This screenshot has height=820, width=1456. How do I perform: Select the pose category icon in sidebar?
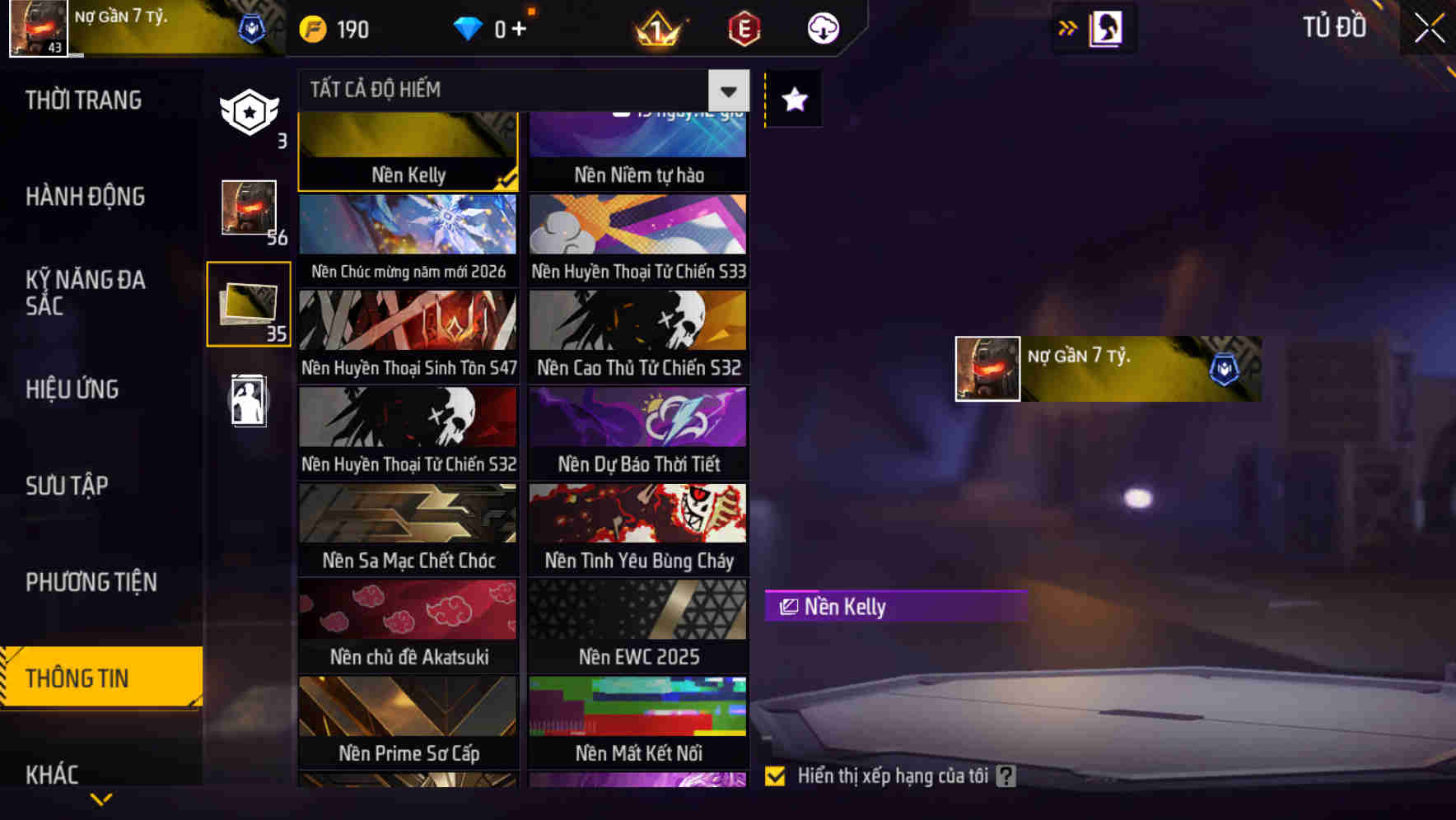pyautogui.click(x=249, y=402)
